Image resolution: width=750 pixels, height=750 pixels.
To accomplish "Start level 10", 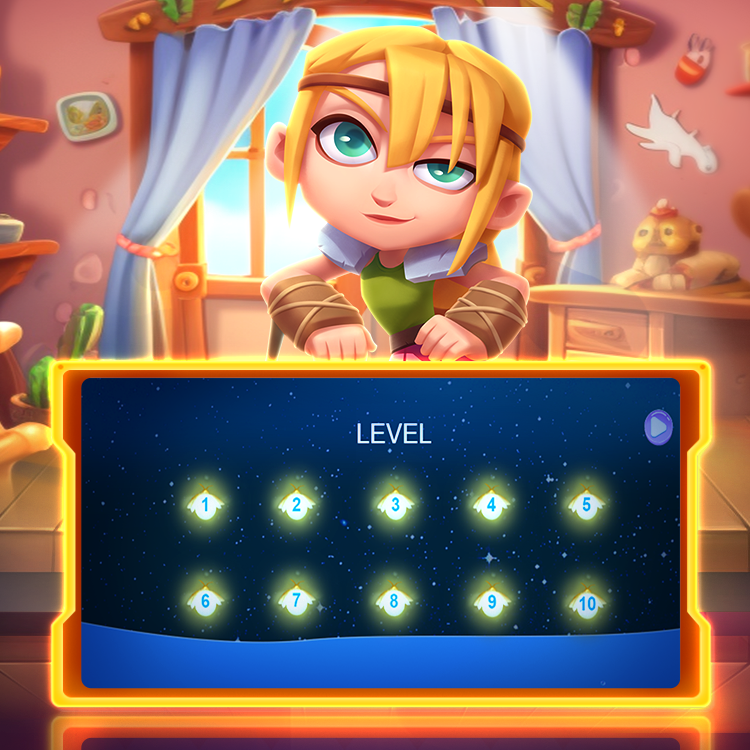I will pos(587,603).
